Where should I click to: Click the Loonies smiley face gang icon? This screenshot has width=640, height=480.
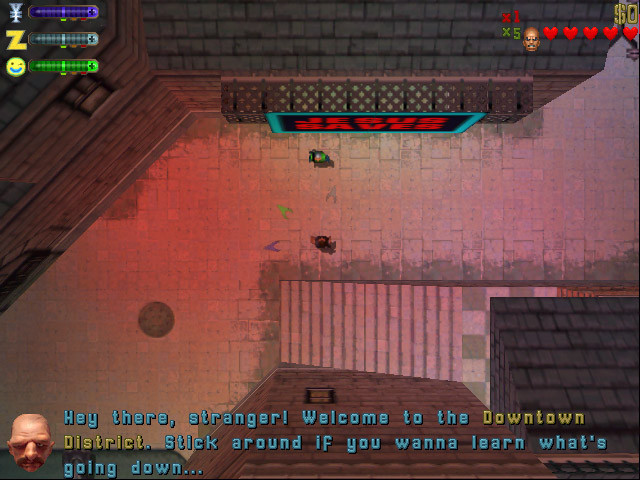[15, 67]
